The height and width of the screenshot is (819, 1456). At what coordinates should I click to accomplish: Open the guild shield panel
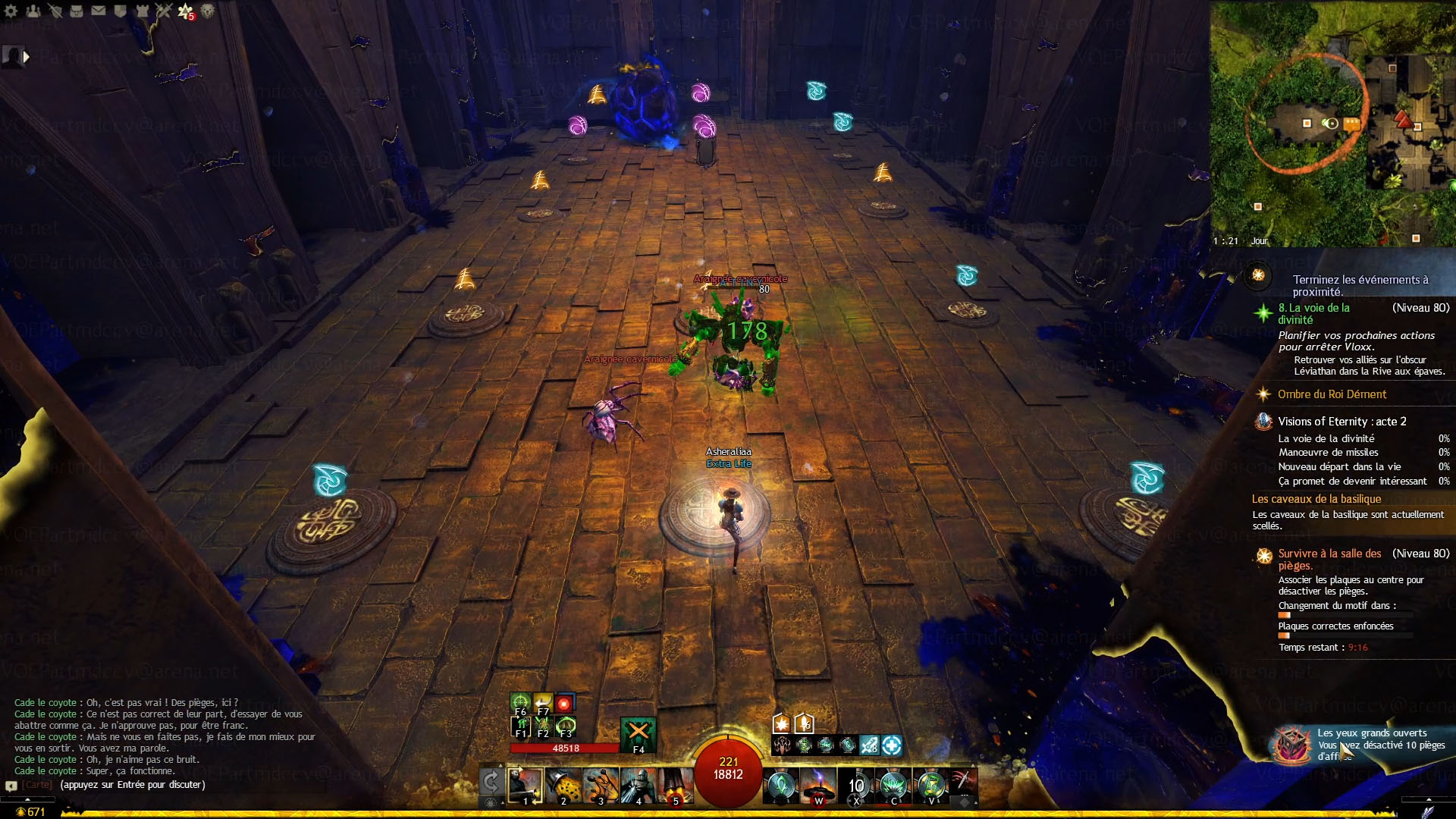[120, 11]
